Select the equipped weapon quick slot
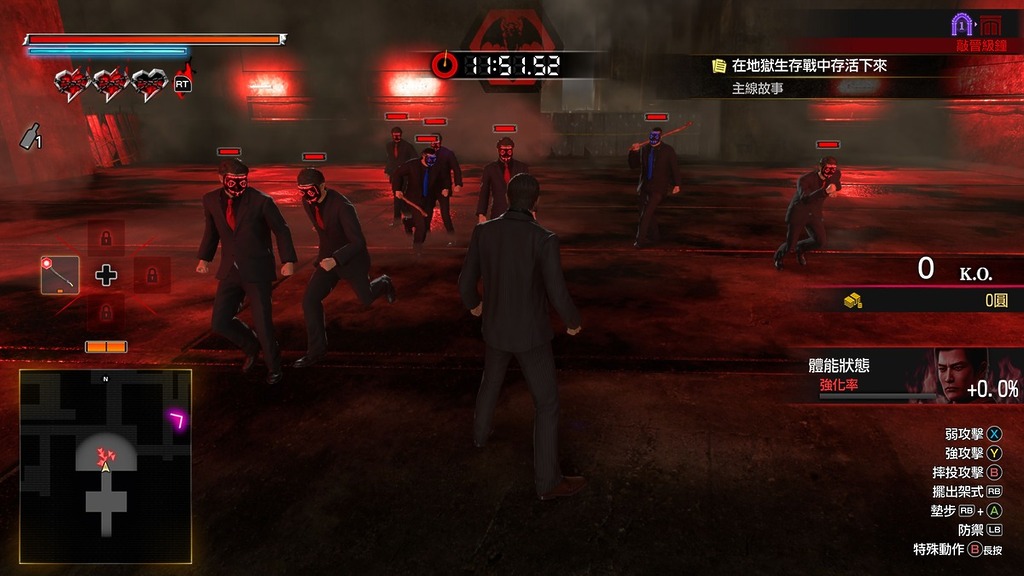This screenshot has height=576, width=1024. pyautogui.click(x=60, y=275)
